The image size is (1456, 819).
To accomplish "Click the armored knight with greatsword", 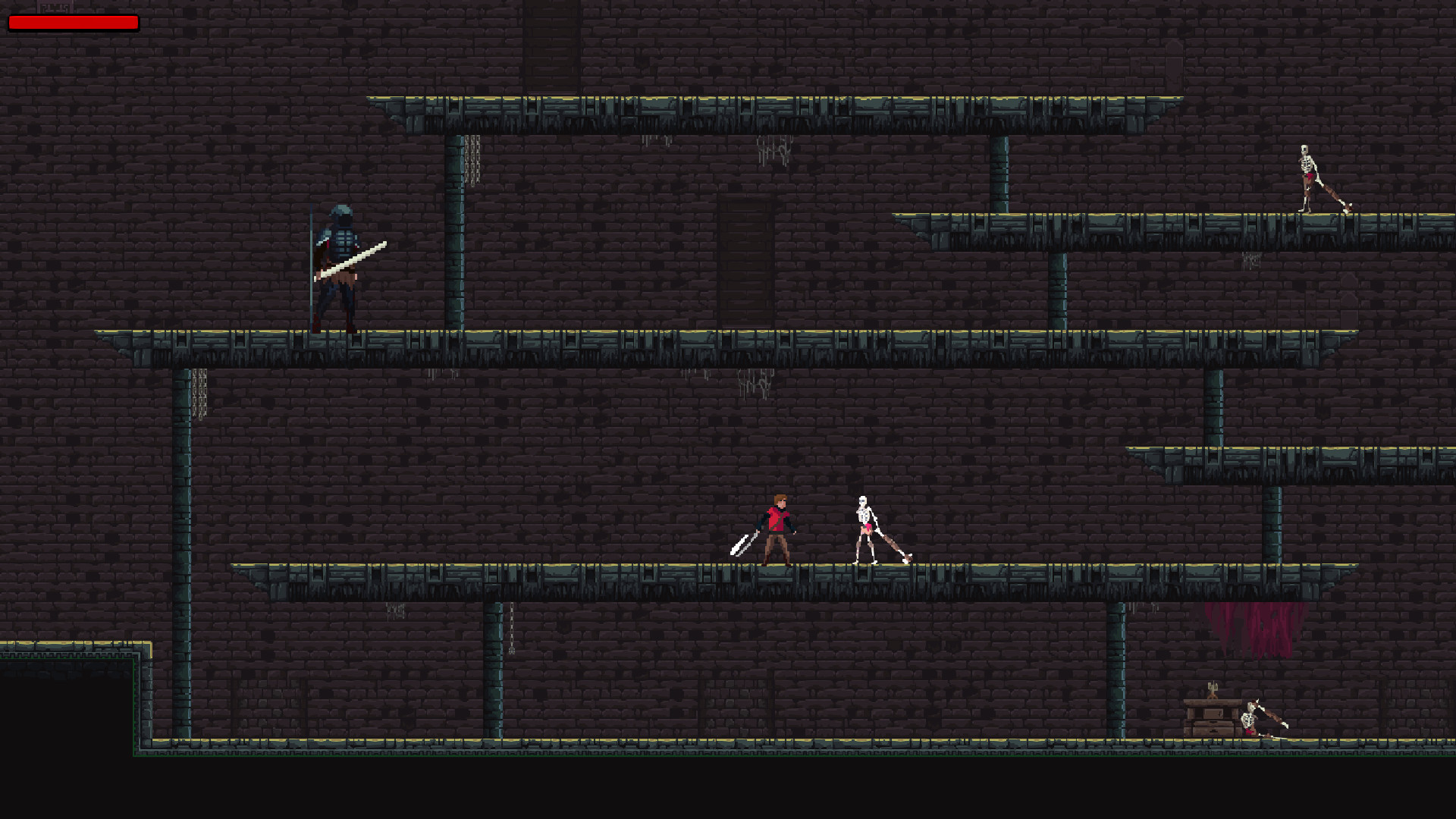I will [x=339, y=265].
